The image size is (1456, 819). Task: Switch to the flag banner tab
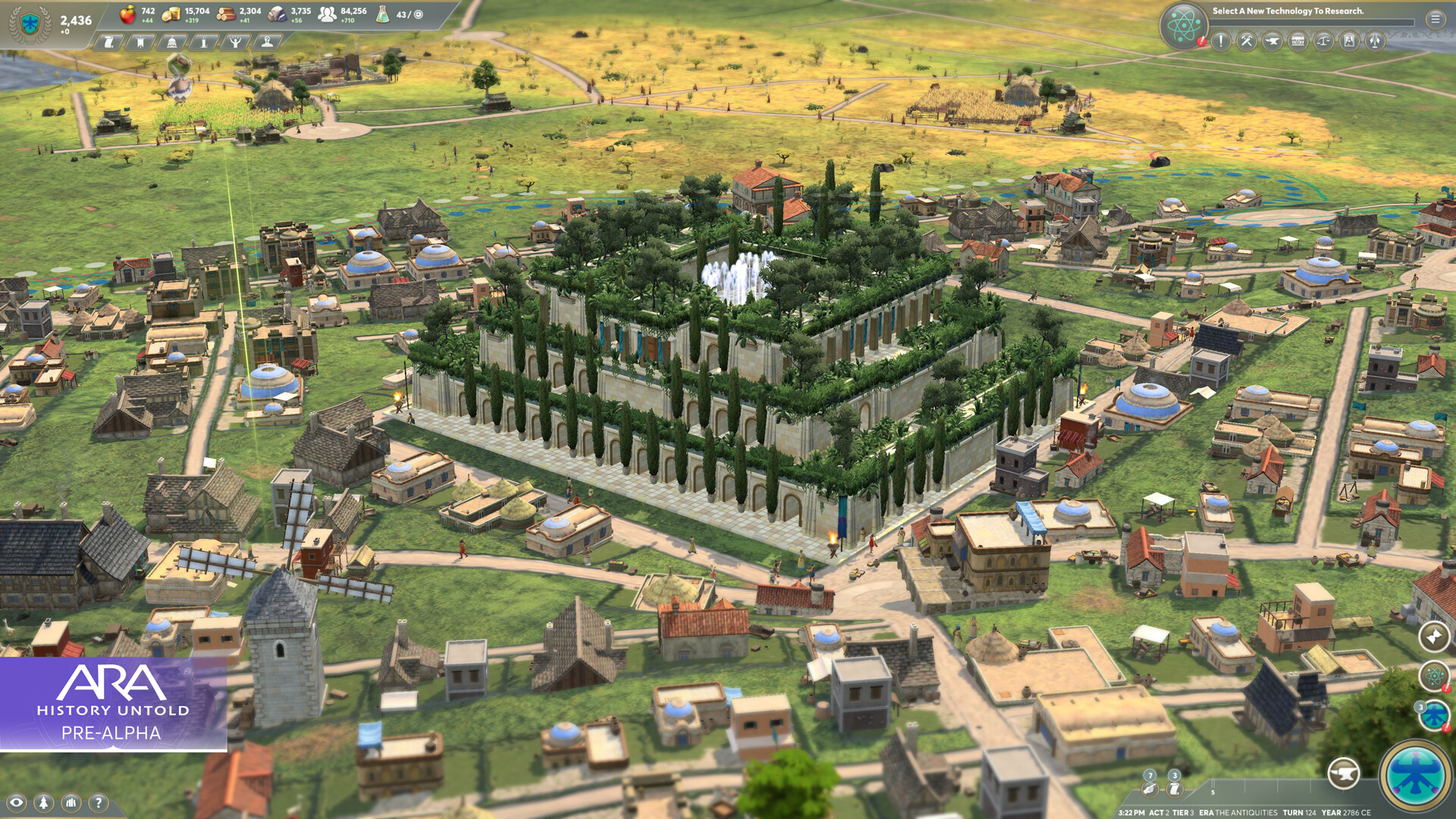click(x=140, y=43)
